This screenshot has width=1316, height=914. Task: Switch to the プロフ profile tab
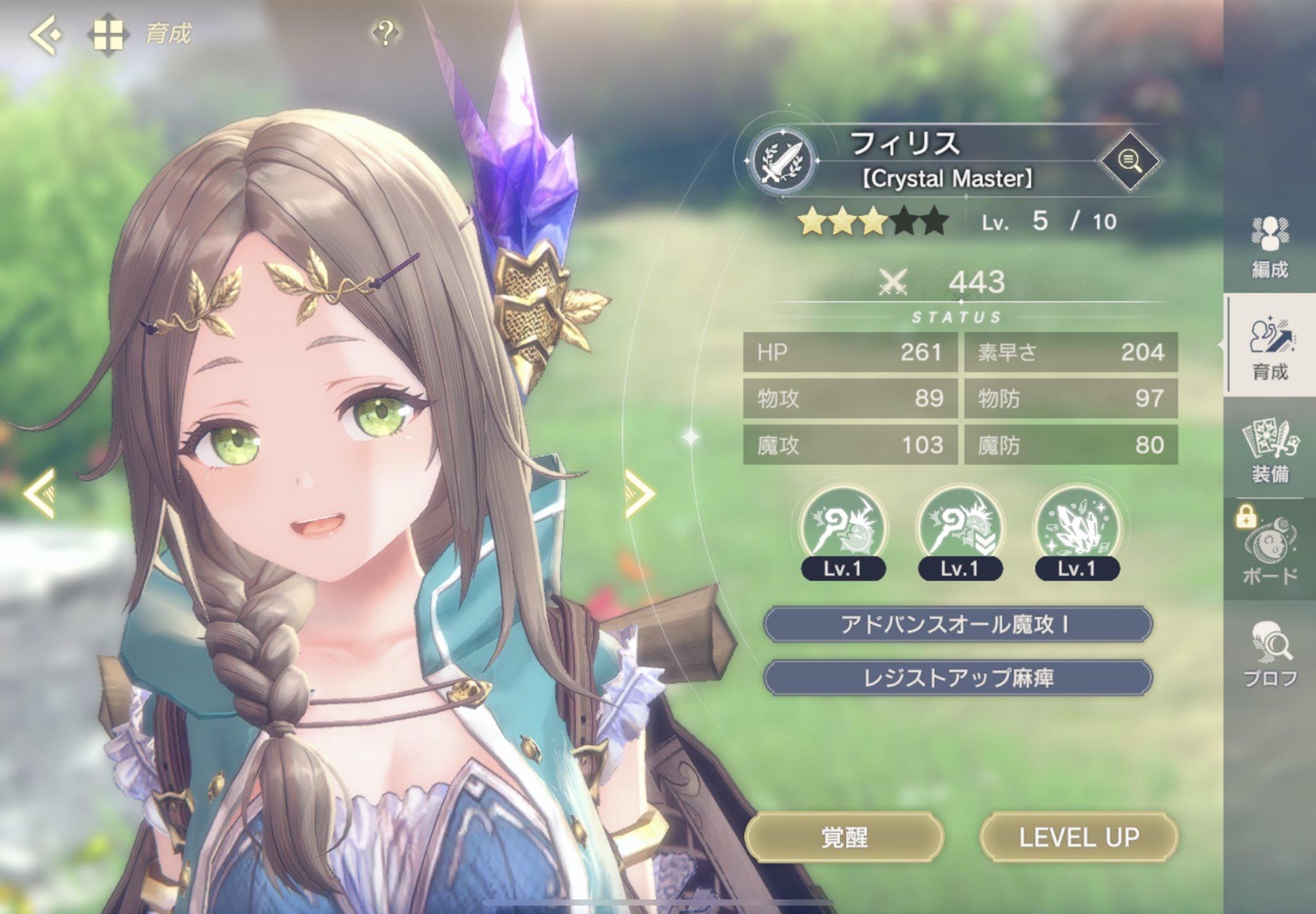(x=1270, y=653)
